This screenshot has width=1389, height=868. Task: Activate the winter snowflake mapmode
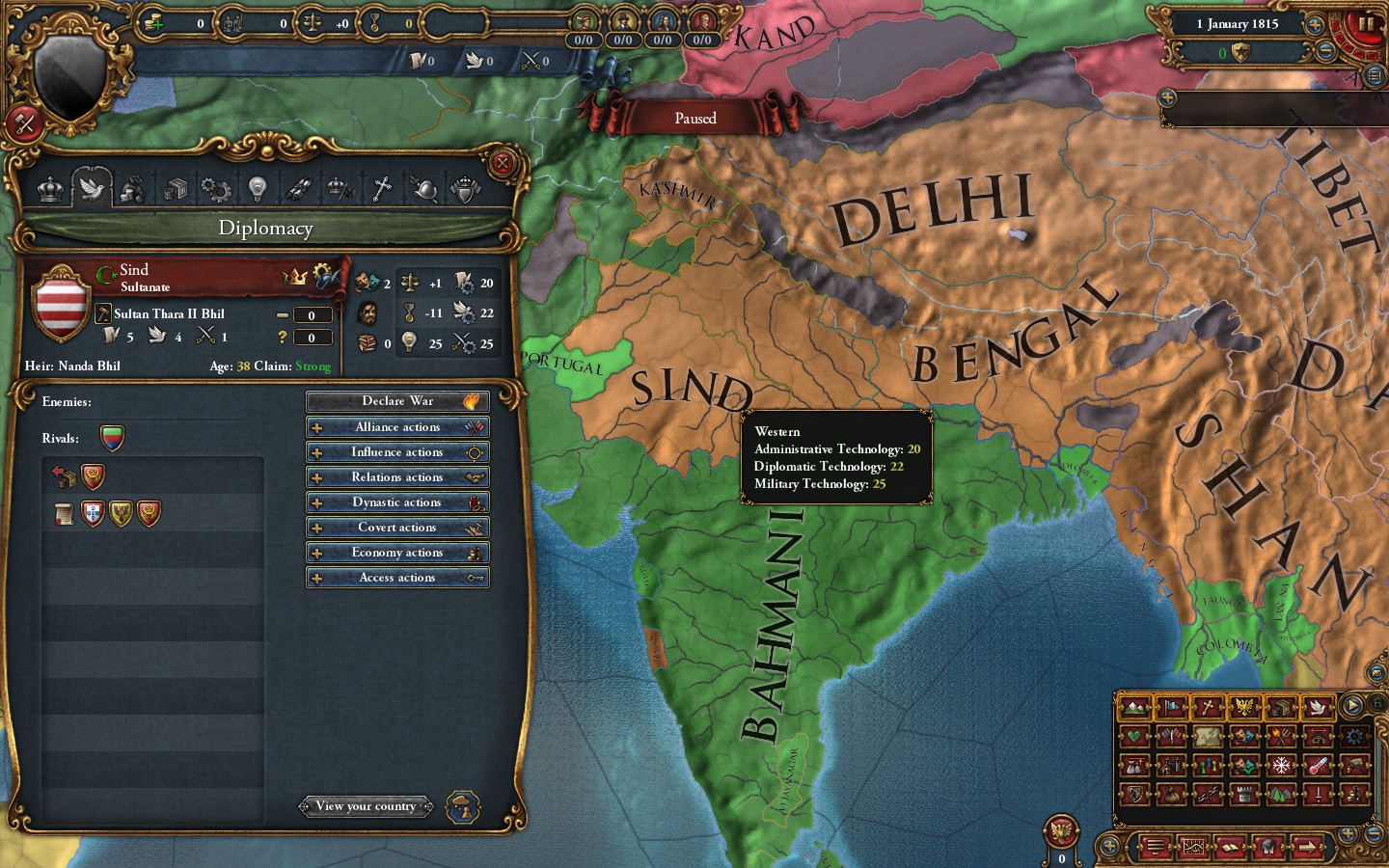(1281, 766)
